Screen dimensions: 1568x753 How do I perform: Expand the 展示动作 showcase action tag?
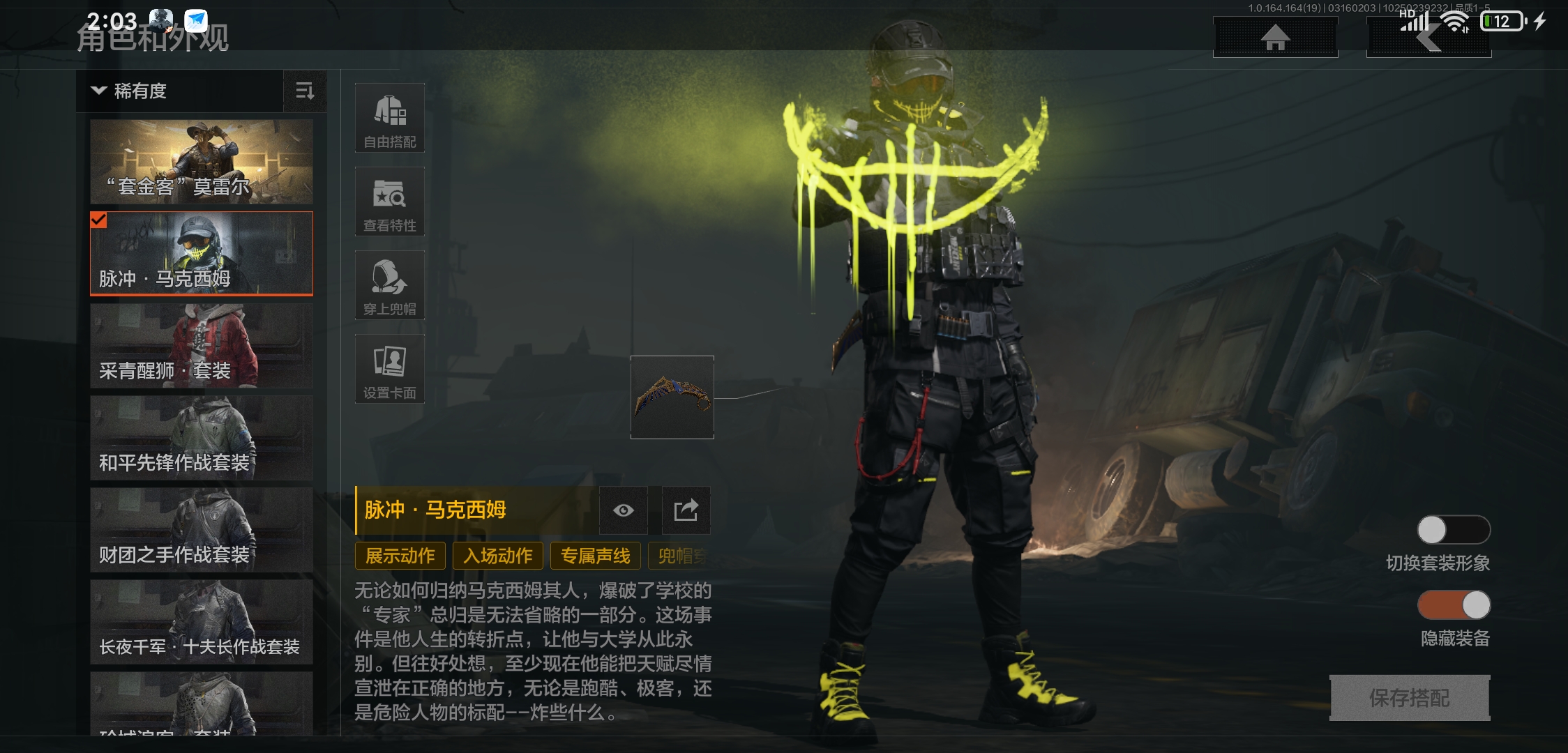(x=399, y=556)
